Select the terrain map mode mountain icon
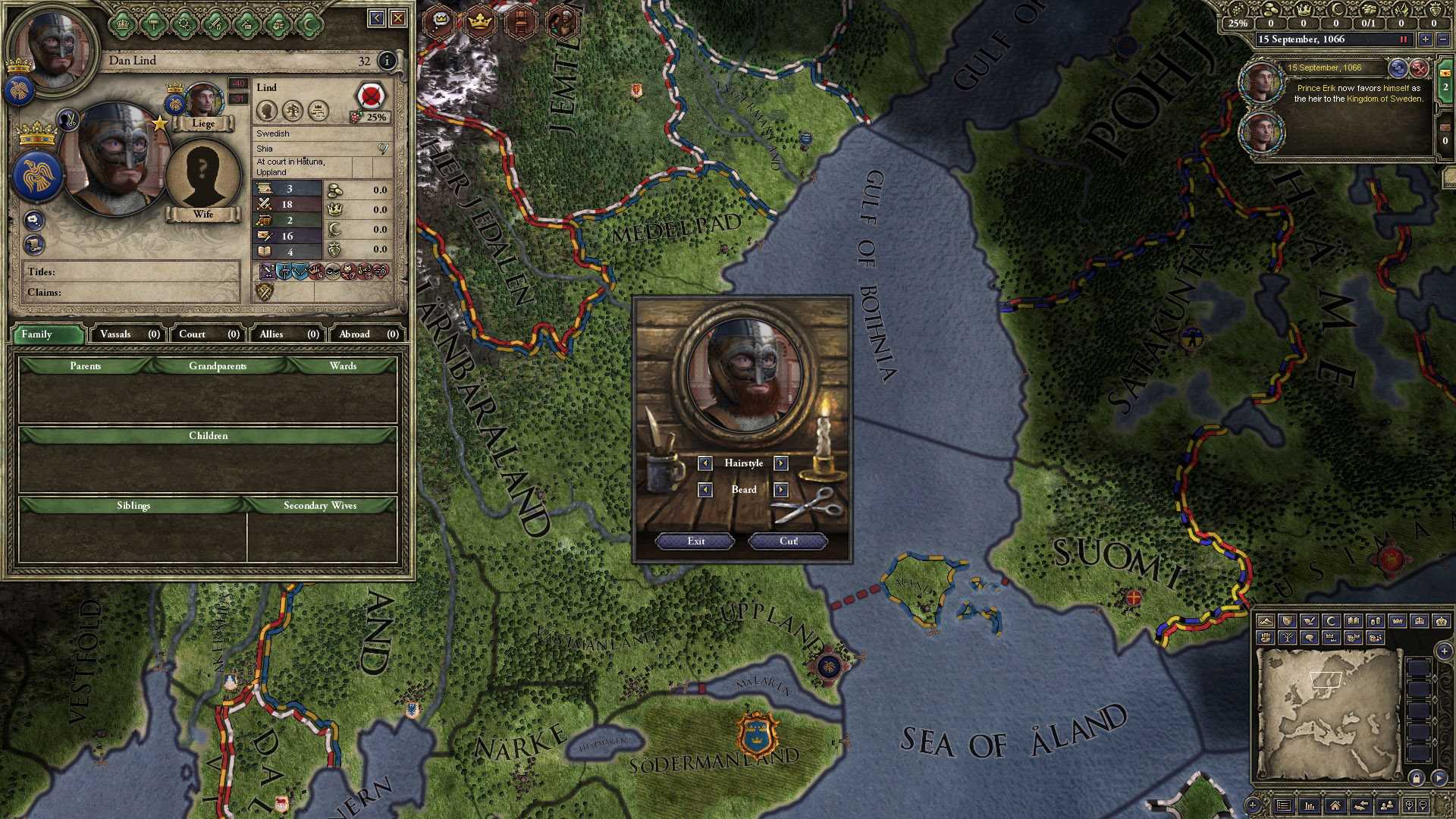Image resolution: width=1456 pixels, height=819 pixels. pyautogui.click(x=1266, y=622)
